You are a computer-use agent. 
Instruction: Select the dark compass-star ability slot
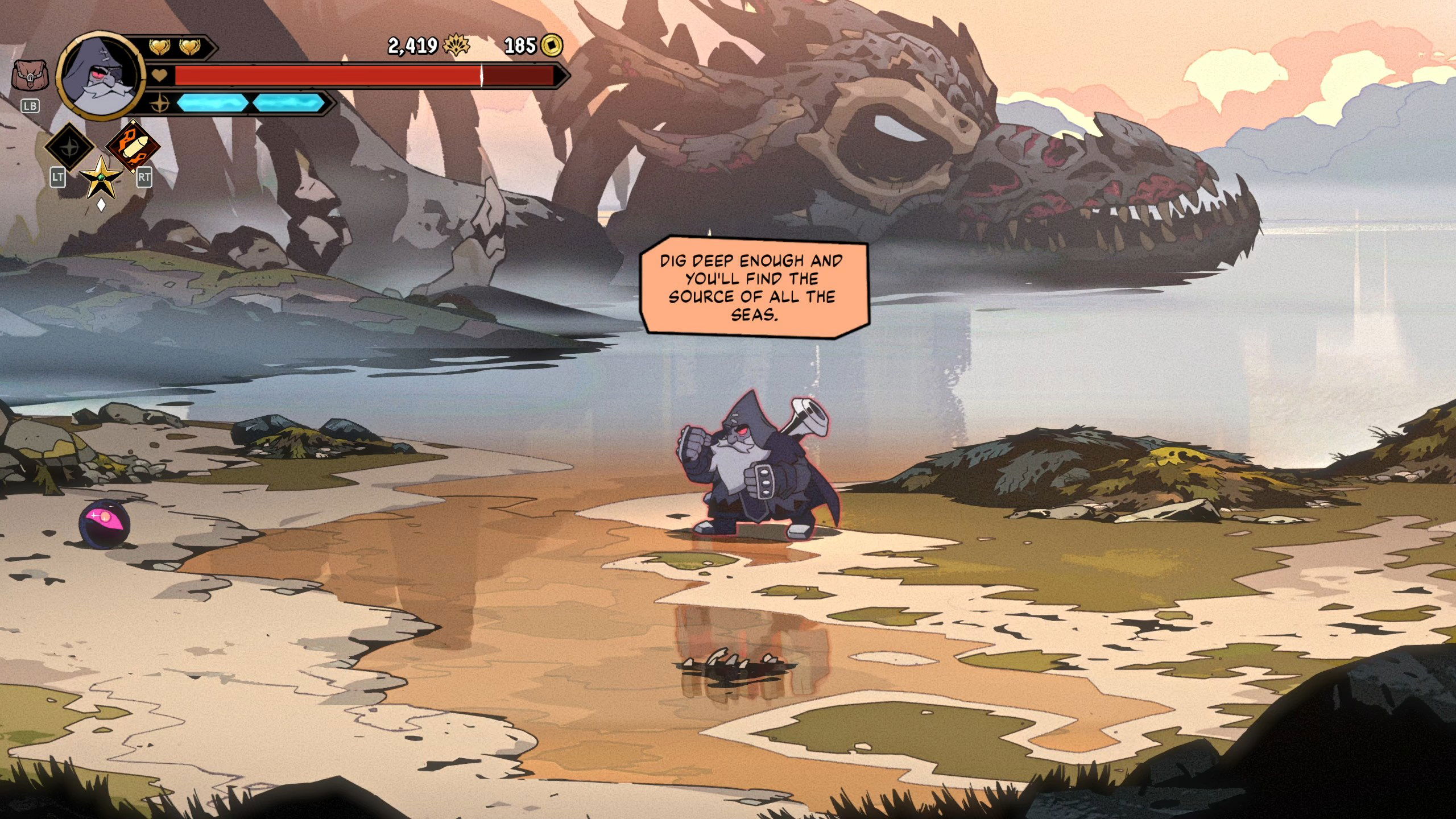(70, 146)
